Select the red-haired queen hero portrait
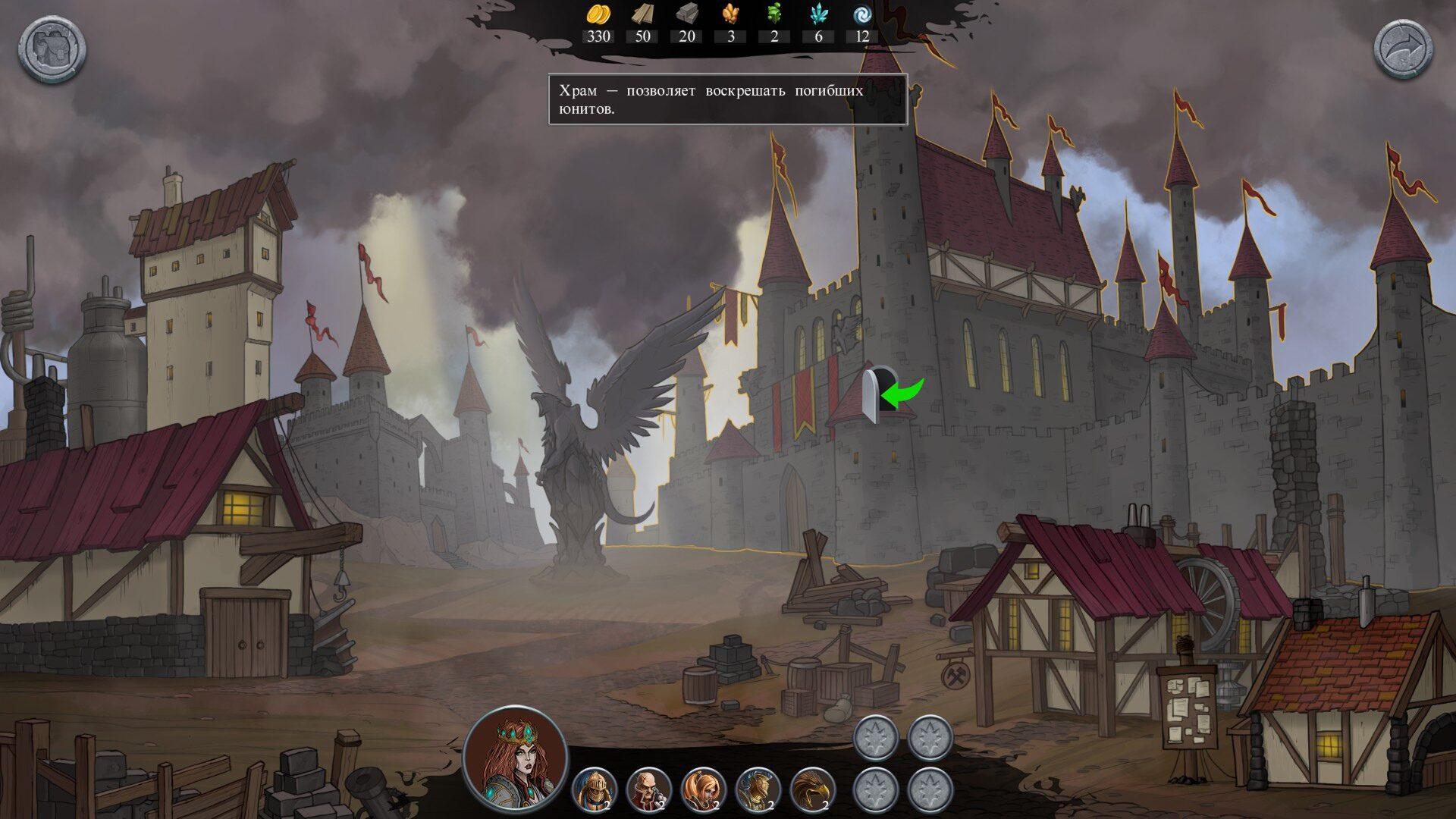Viewport: 1456px width, 819px height. 516,754
